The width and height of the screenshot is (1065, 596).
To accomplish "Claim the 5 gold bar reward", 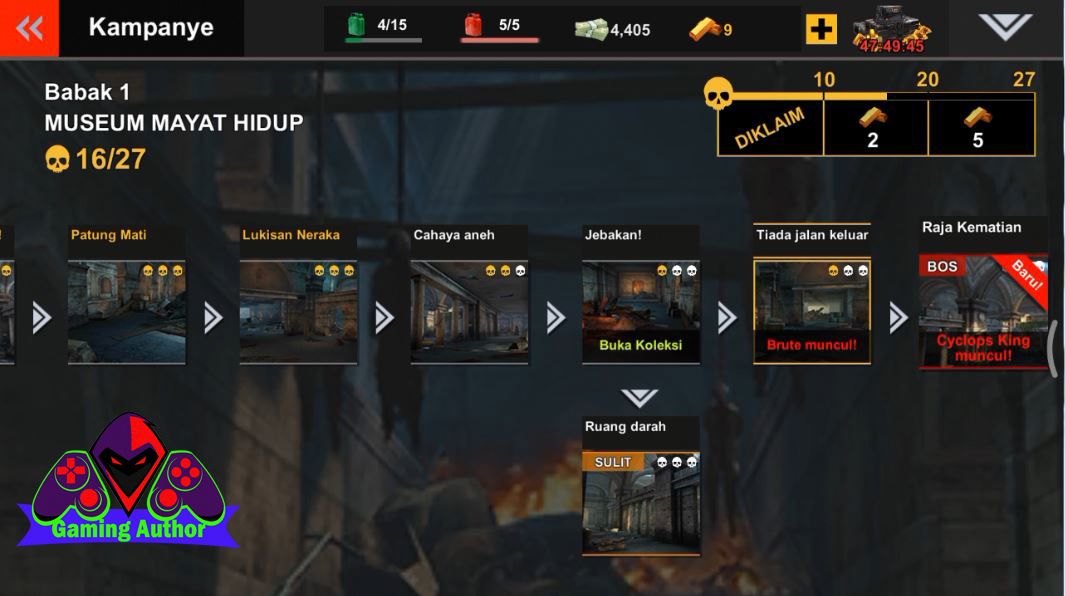I will [x=980, y=128].
